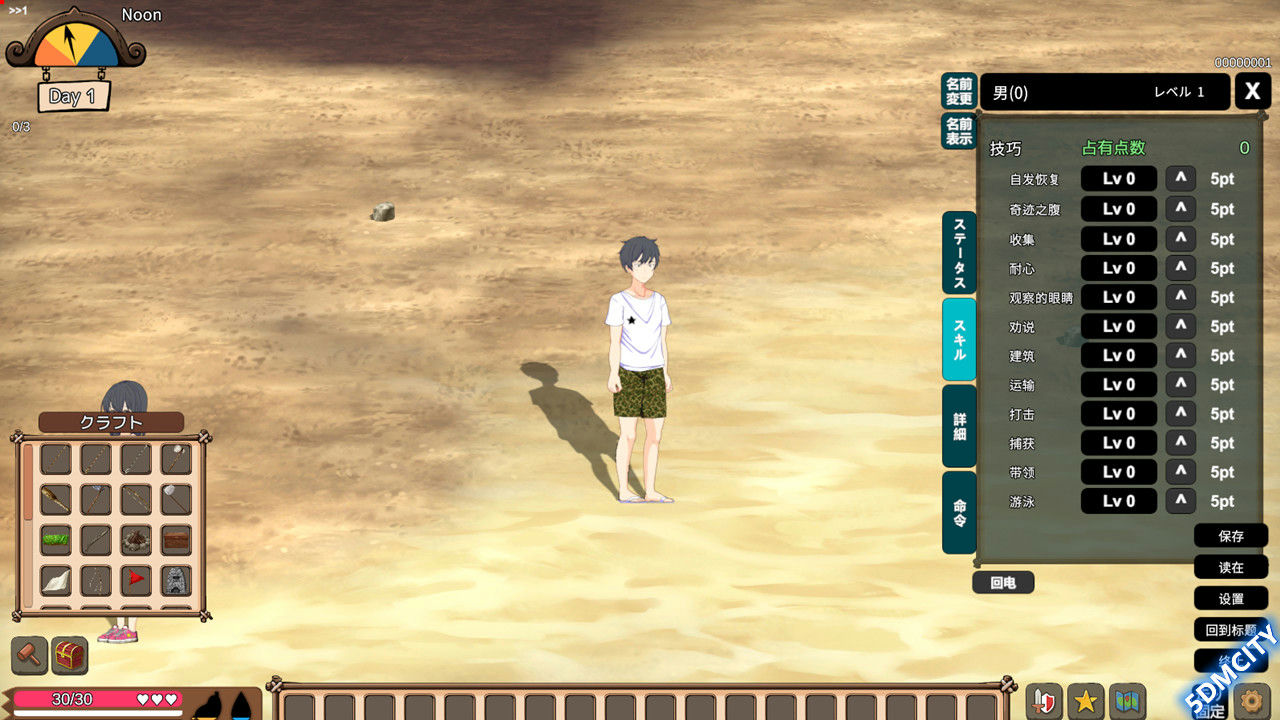Viewport: 1280px width, 720px height.
Task: Select the red flag crafting recipe
Action: tap(135, 579)
